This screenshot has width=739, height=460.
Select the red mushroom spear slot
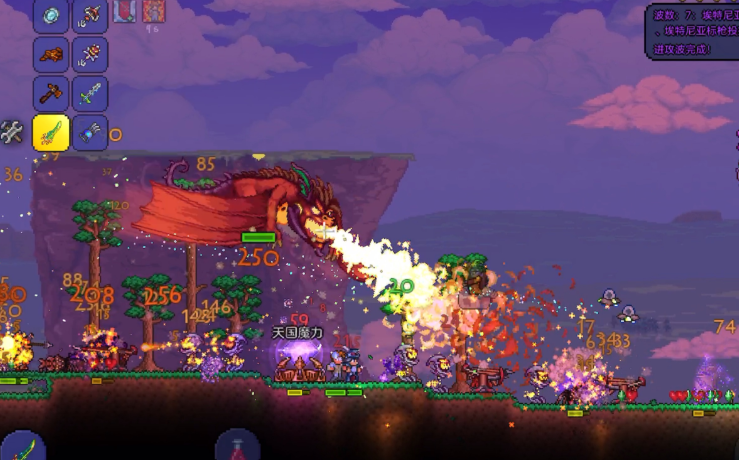tap(90, 15)
